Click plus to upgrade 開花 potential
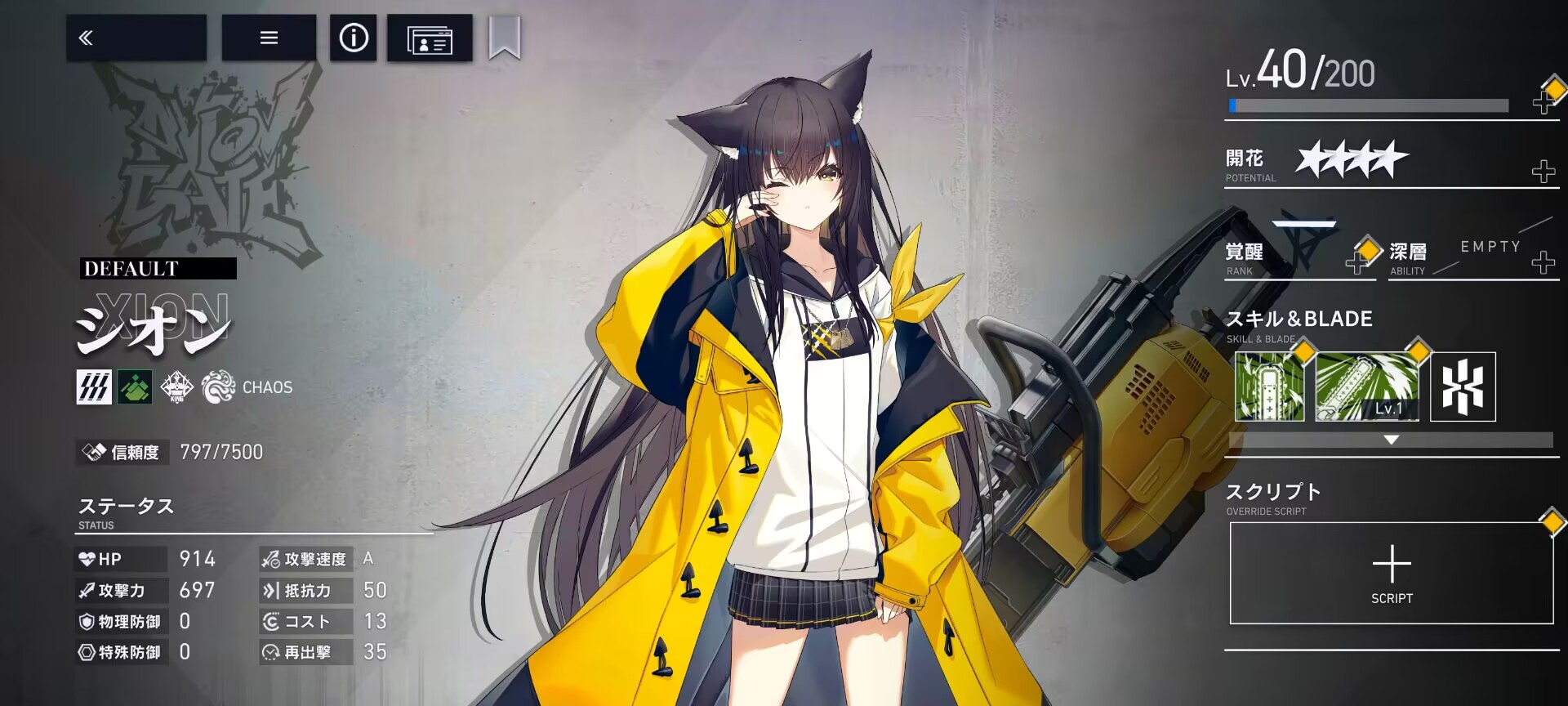The image size is (1568, 706). click(x=1543, y=172)
